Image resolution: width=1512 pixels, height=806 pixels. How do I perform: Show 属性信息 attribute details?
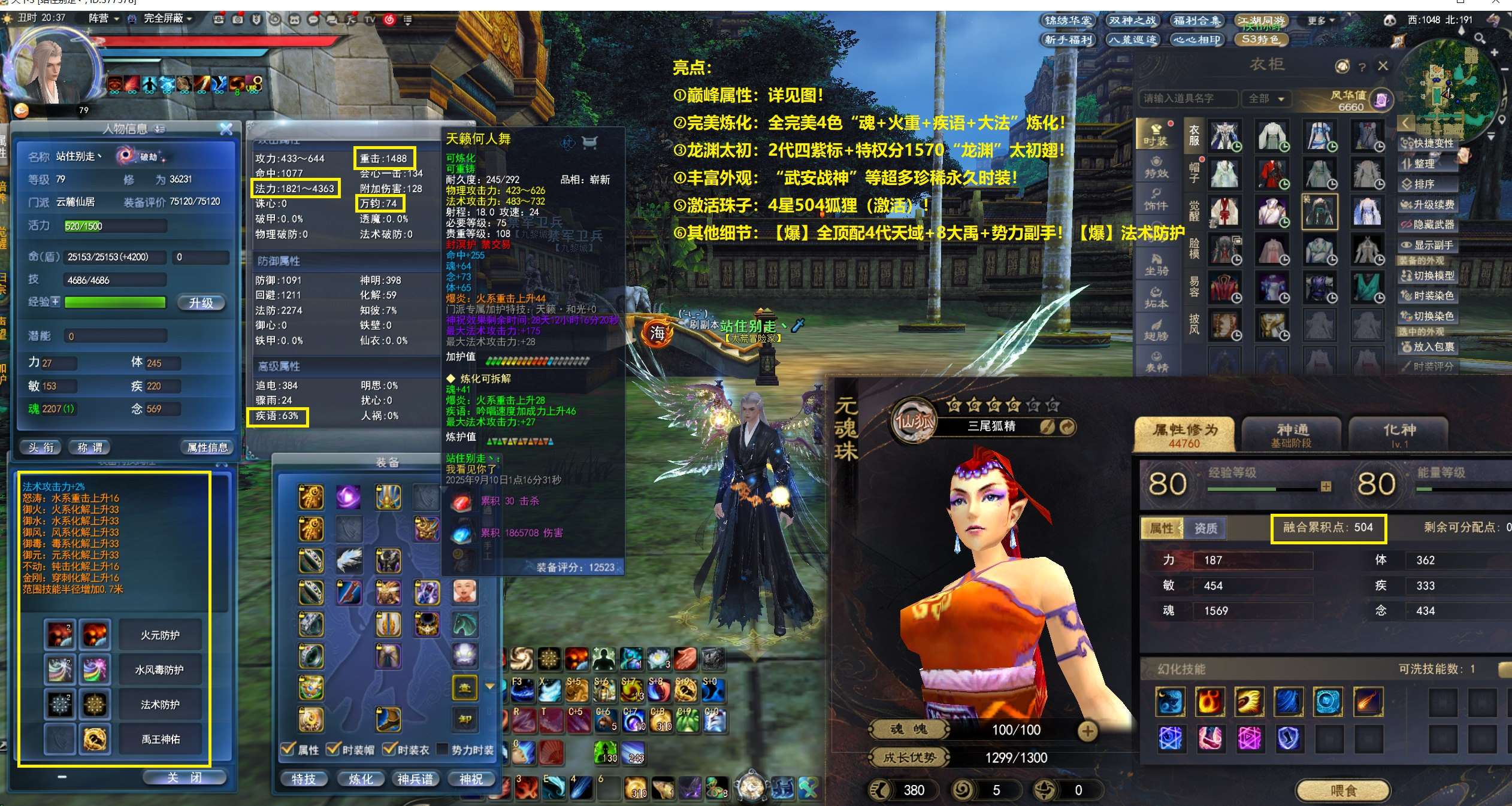207,447
